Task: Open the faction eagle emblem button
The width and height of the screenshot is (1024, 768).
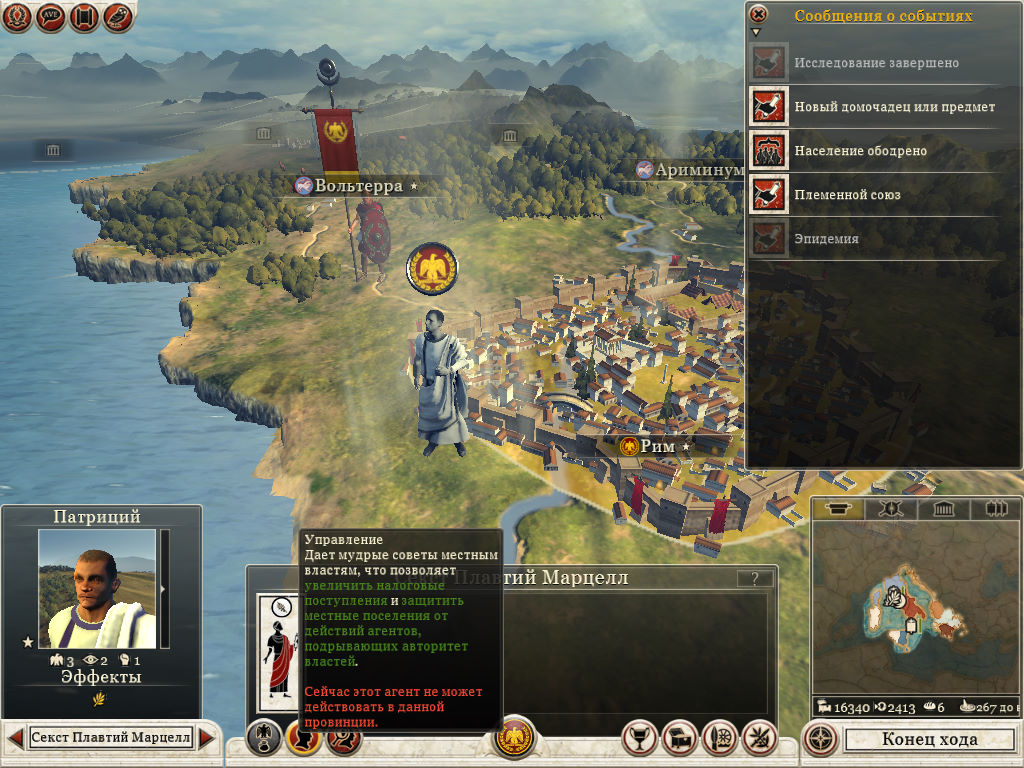Action: tap(516, 739)
